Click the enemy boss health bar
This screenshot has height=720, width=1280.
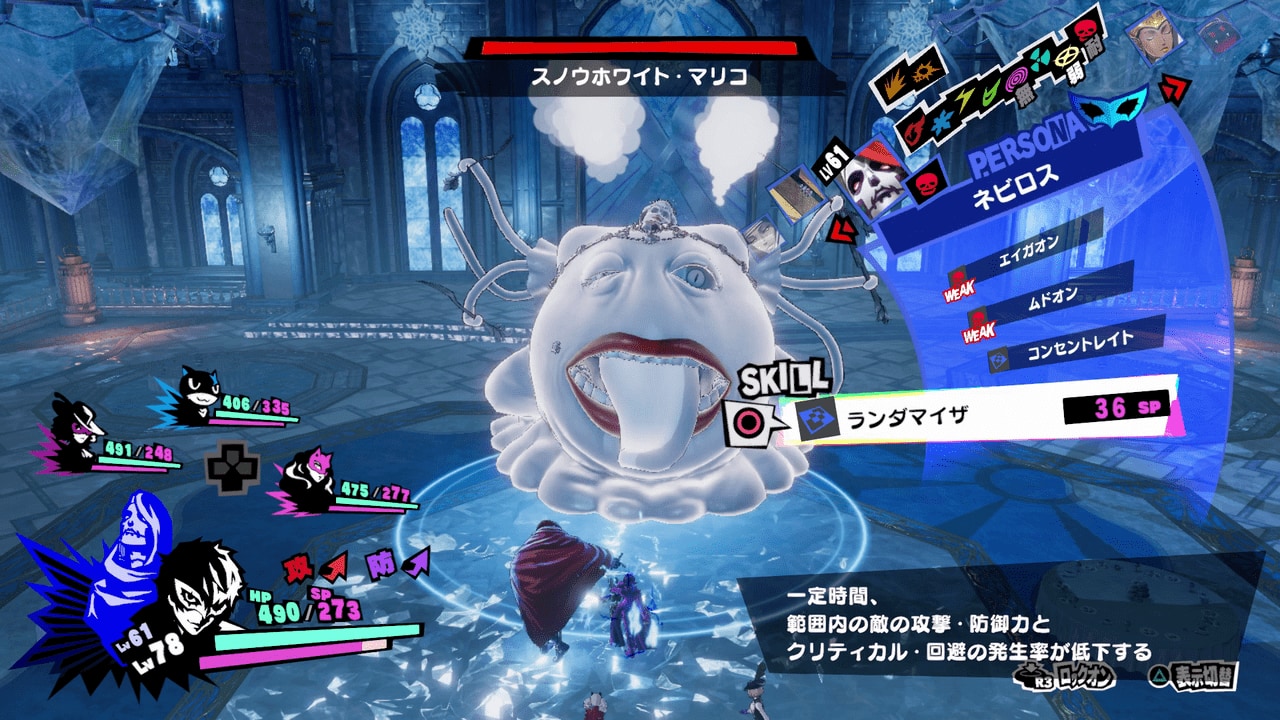[640, 47]
